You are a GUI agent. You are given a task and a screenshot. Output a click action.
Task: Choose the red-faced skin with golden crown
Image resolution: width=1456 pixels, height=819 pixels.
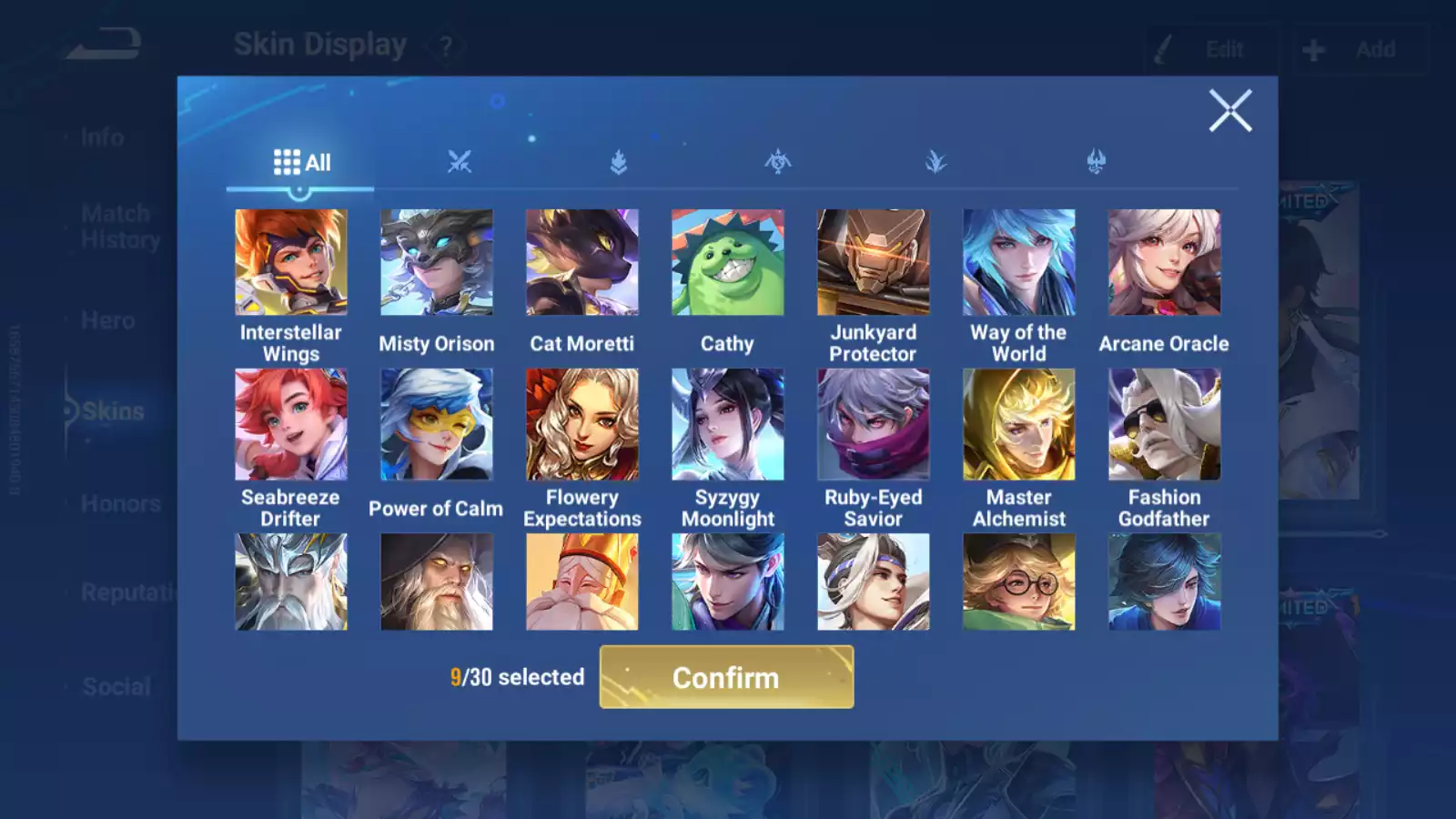582,582
